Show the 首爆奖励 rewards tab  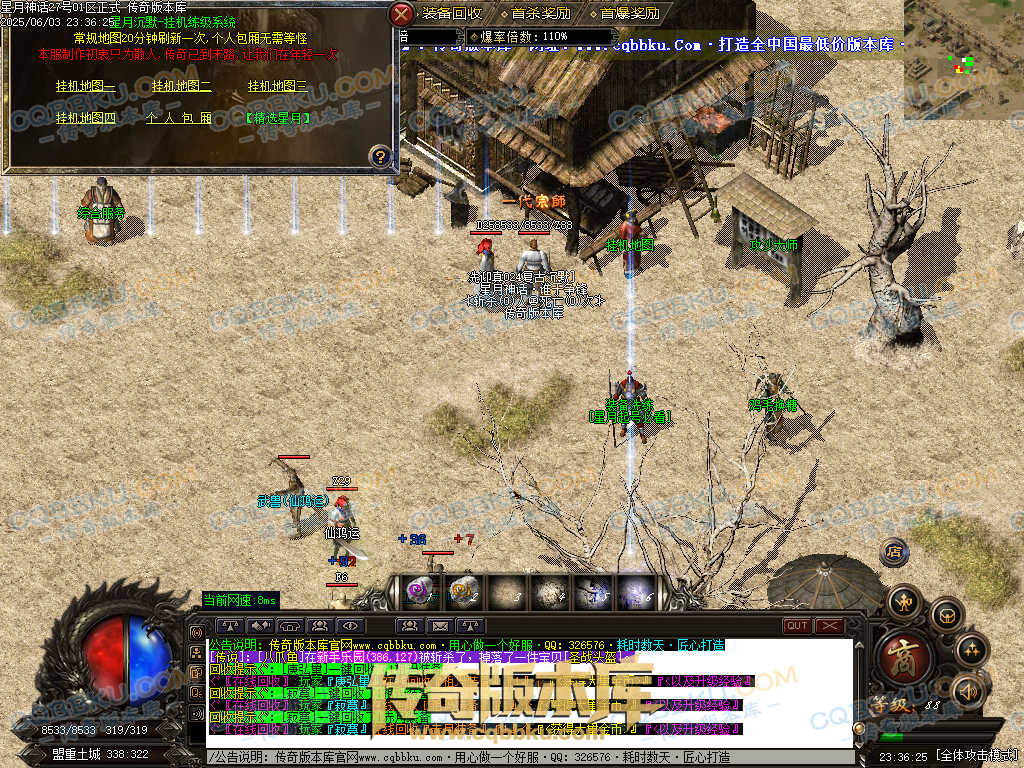point(629,14)
